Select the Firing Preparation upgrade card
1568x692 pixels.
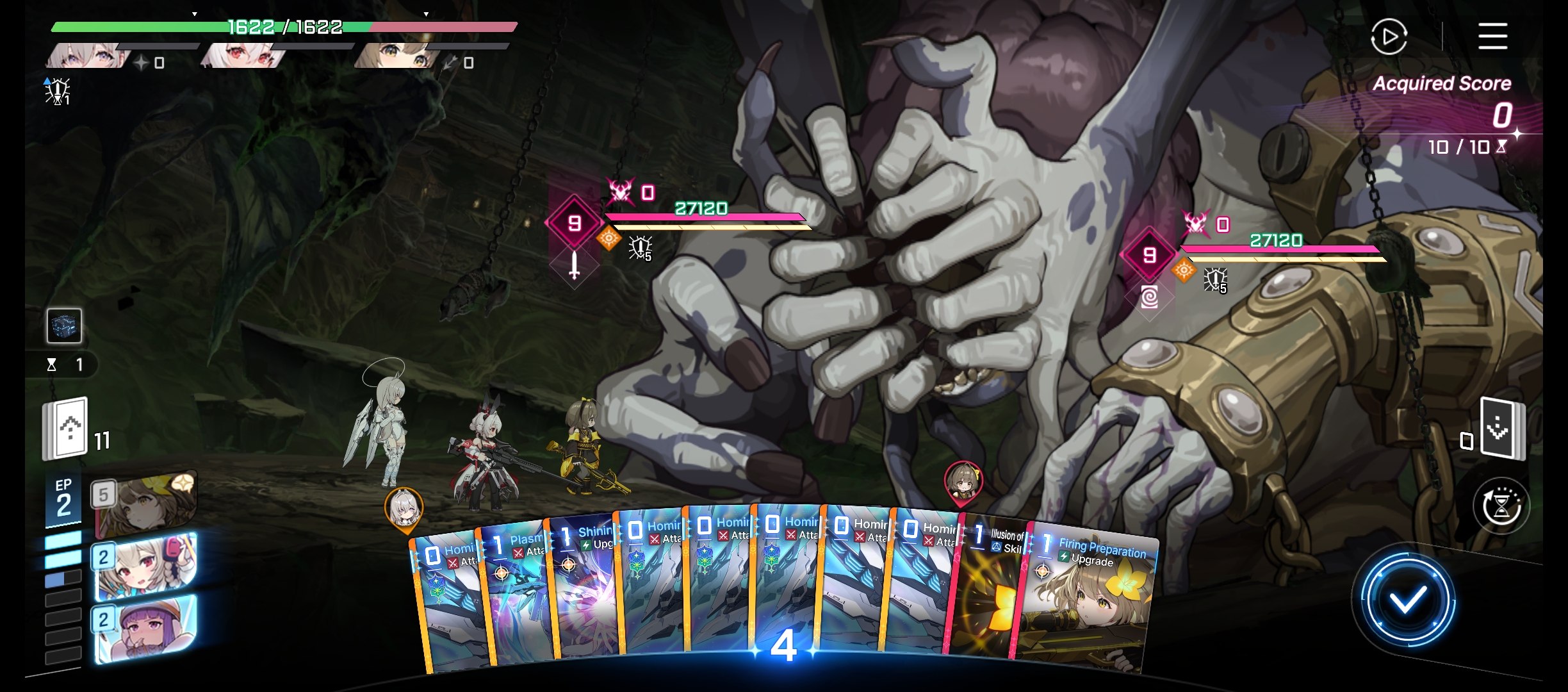coord(1089,596)
